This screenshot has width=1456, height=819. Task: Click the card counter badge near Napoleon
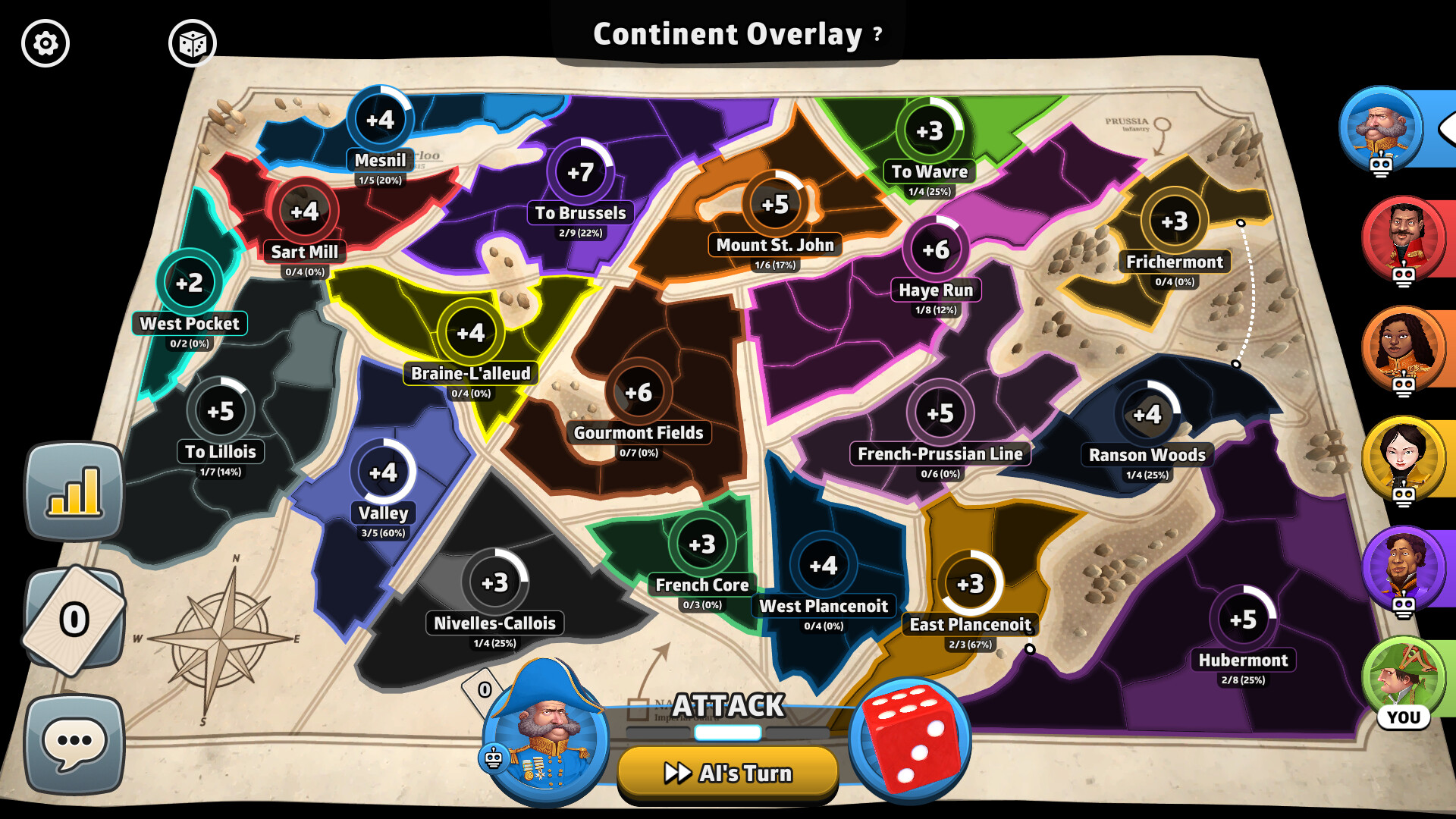(483, 690)
